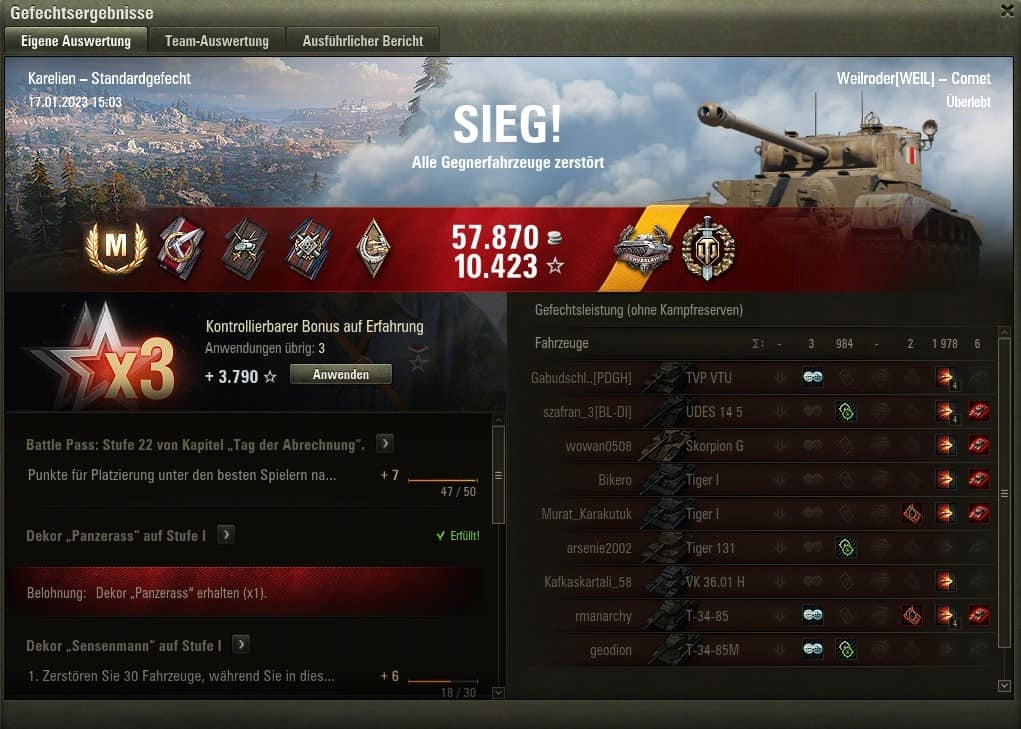Close the Gefechtsergebnisse window
Screen dimensions: 1021x729
coord(1007,11)
